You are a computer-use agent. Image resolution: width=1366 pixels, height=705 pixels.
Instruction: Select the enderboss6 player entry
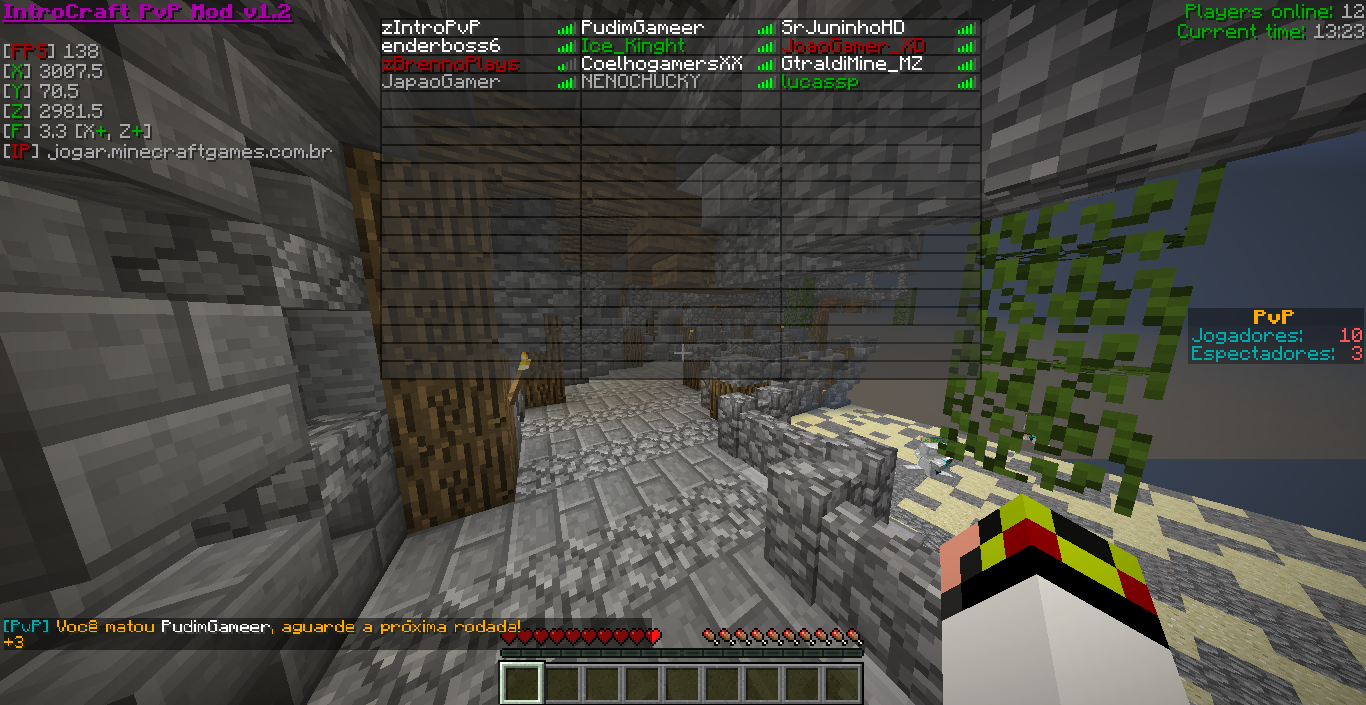pos(440,46)
